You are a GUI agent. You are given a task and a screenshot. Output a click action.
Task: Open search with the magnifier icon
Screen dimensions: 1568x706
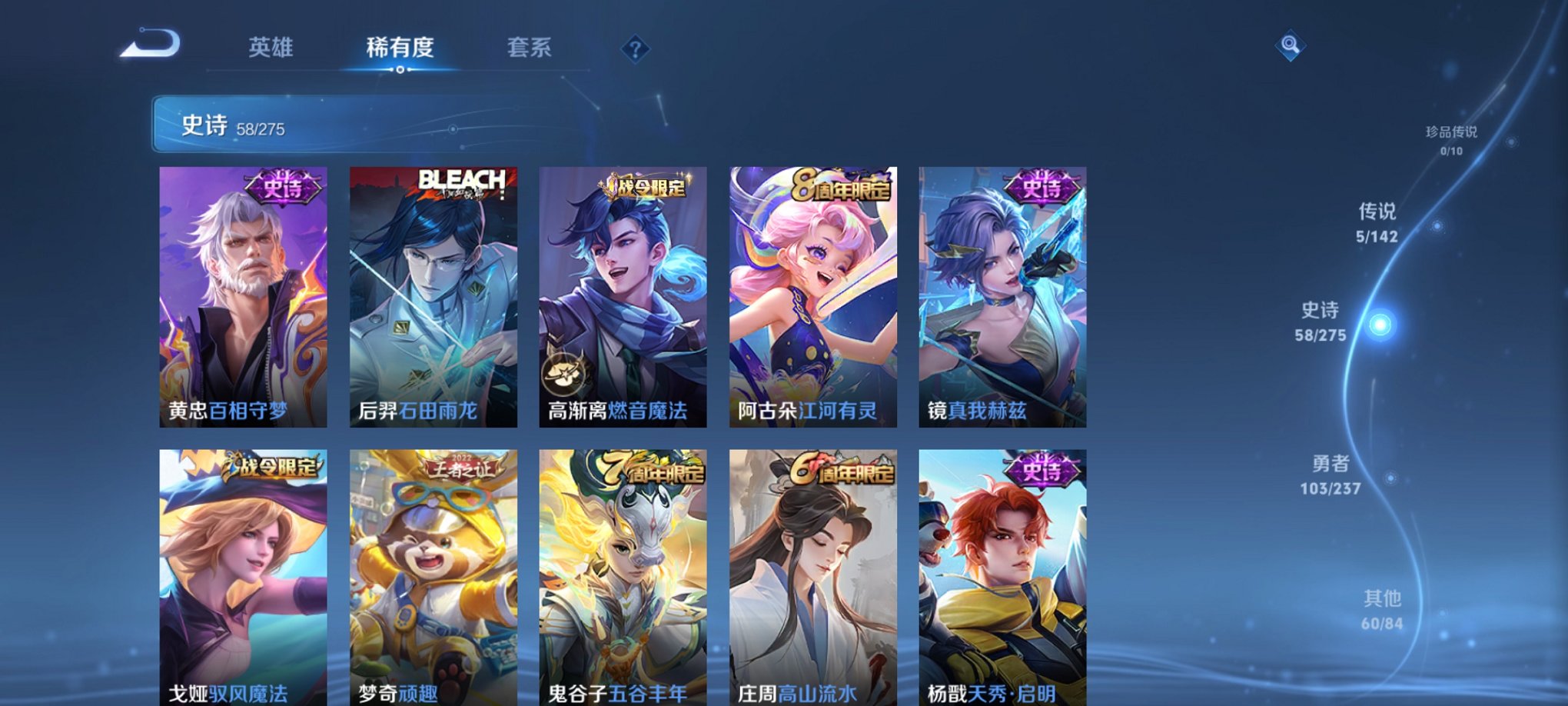pos(1291,44)
